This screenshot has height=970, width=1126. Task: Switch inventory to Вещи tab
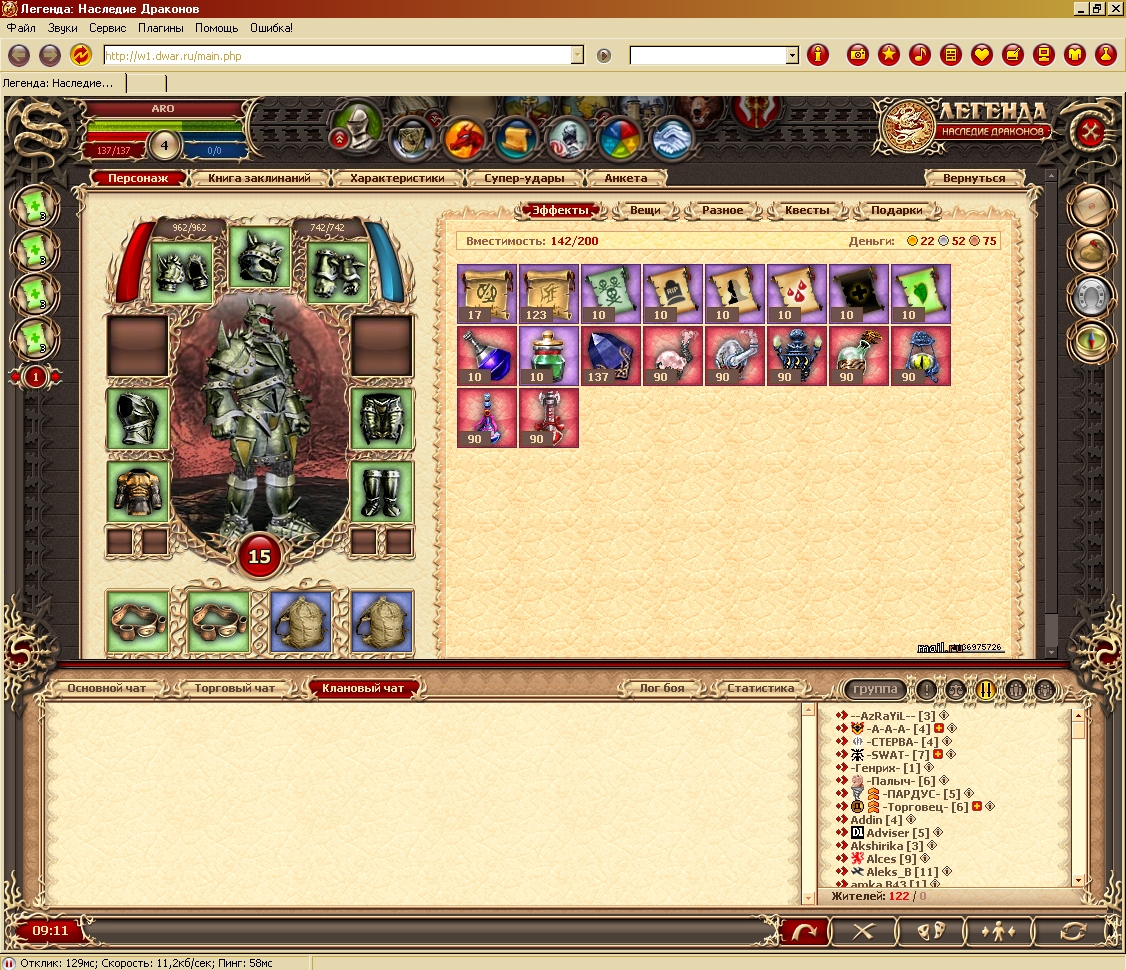pos(643,210)
